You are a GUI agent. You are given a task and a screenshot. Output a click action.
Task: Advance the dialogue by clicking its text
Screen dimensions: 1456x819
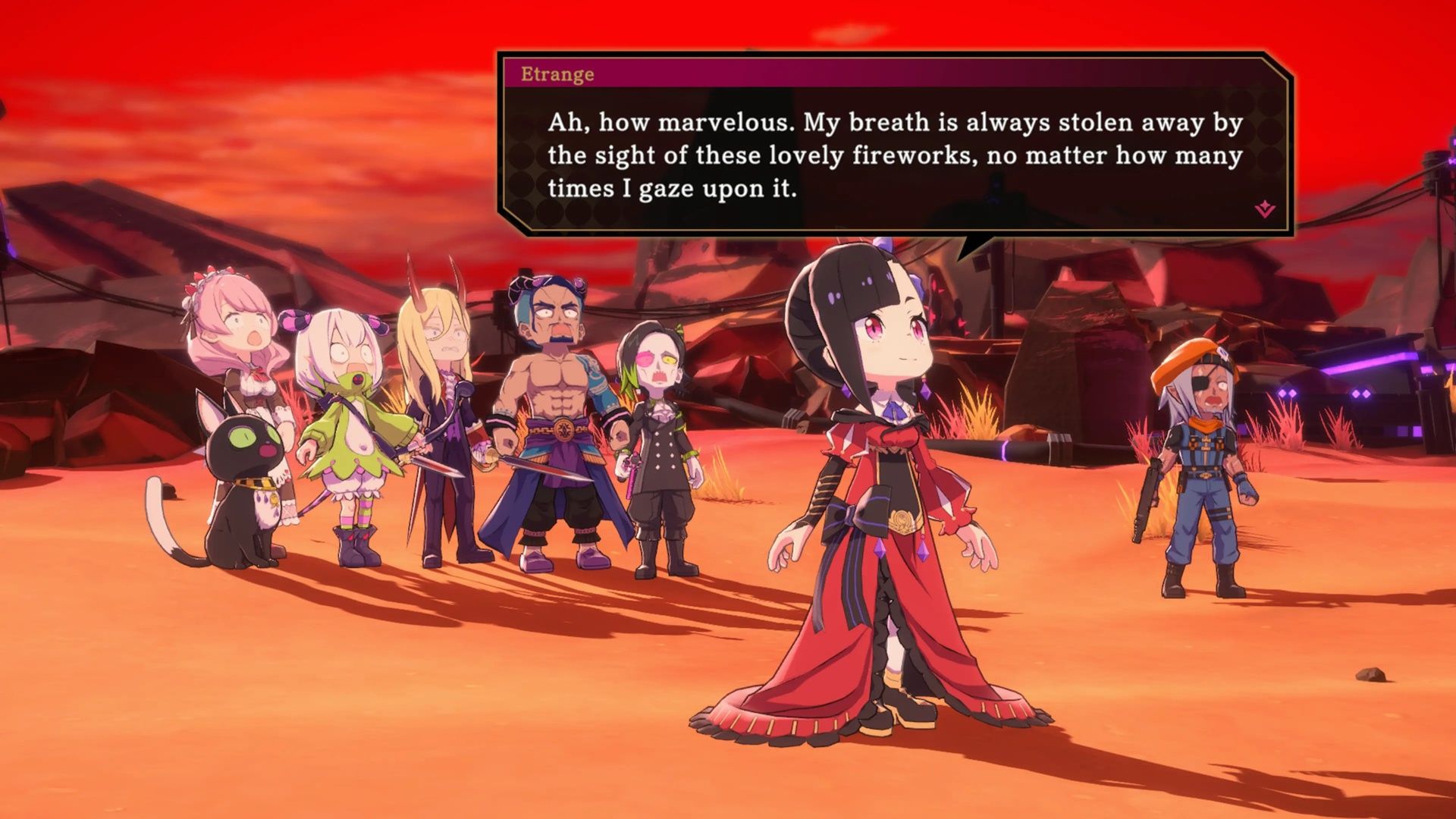(887, 152)
